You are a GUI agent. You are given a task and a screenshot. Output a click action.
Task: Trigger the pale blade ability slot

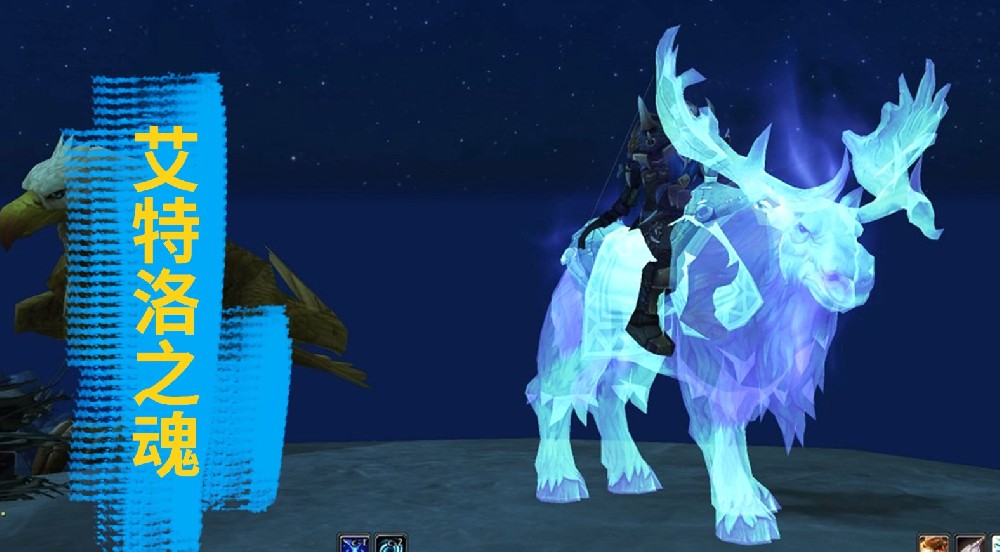tap(969, 544)
